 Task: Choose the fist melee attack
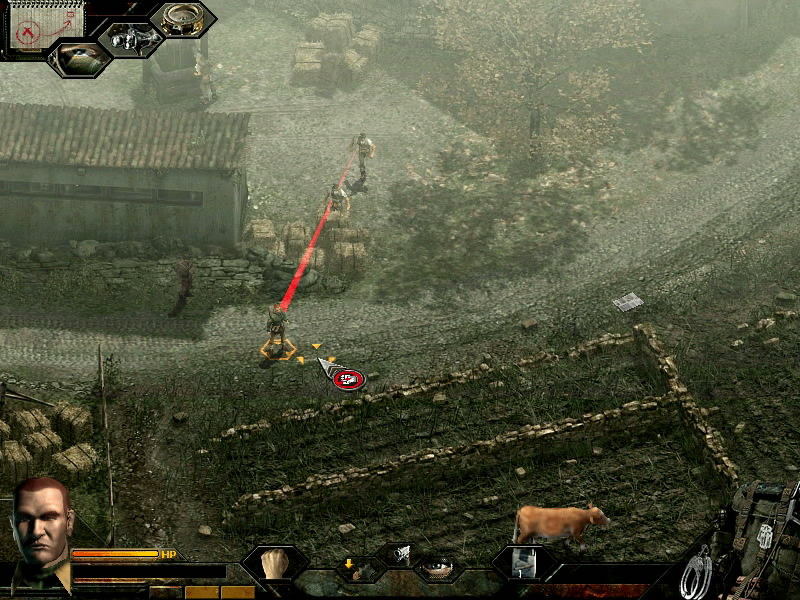(x=274, y=564)
